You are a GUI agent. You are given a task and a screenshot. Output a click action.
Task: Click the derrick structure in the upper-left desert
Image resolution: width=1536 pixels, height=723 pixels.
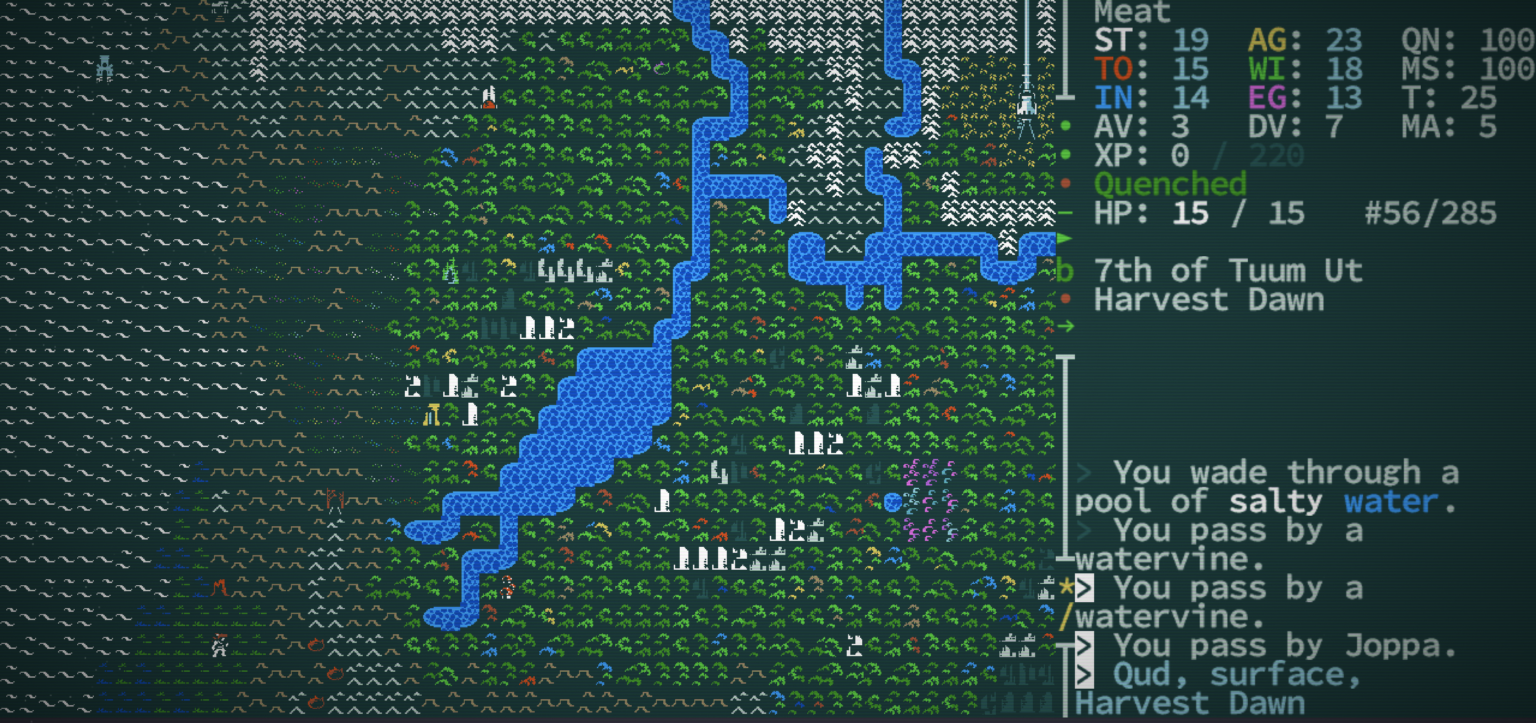(104, 66)
